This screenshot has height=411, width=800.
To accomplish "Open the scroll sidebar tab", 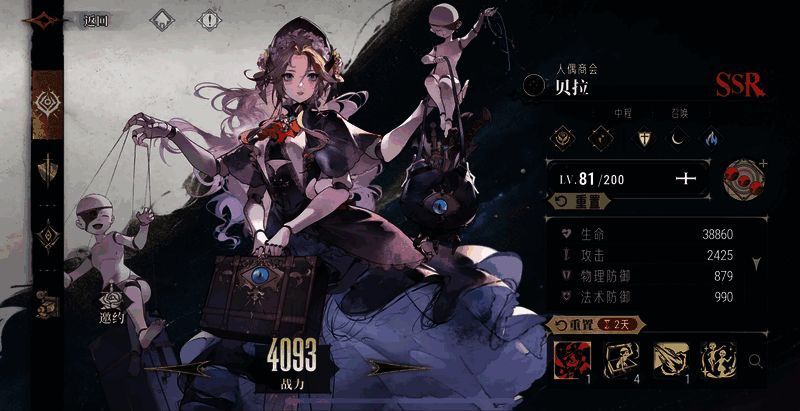I will tap(46, 304).
